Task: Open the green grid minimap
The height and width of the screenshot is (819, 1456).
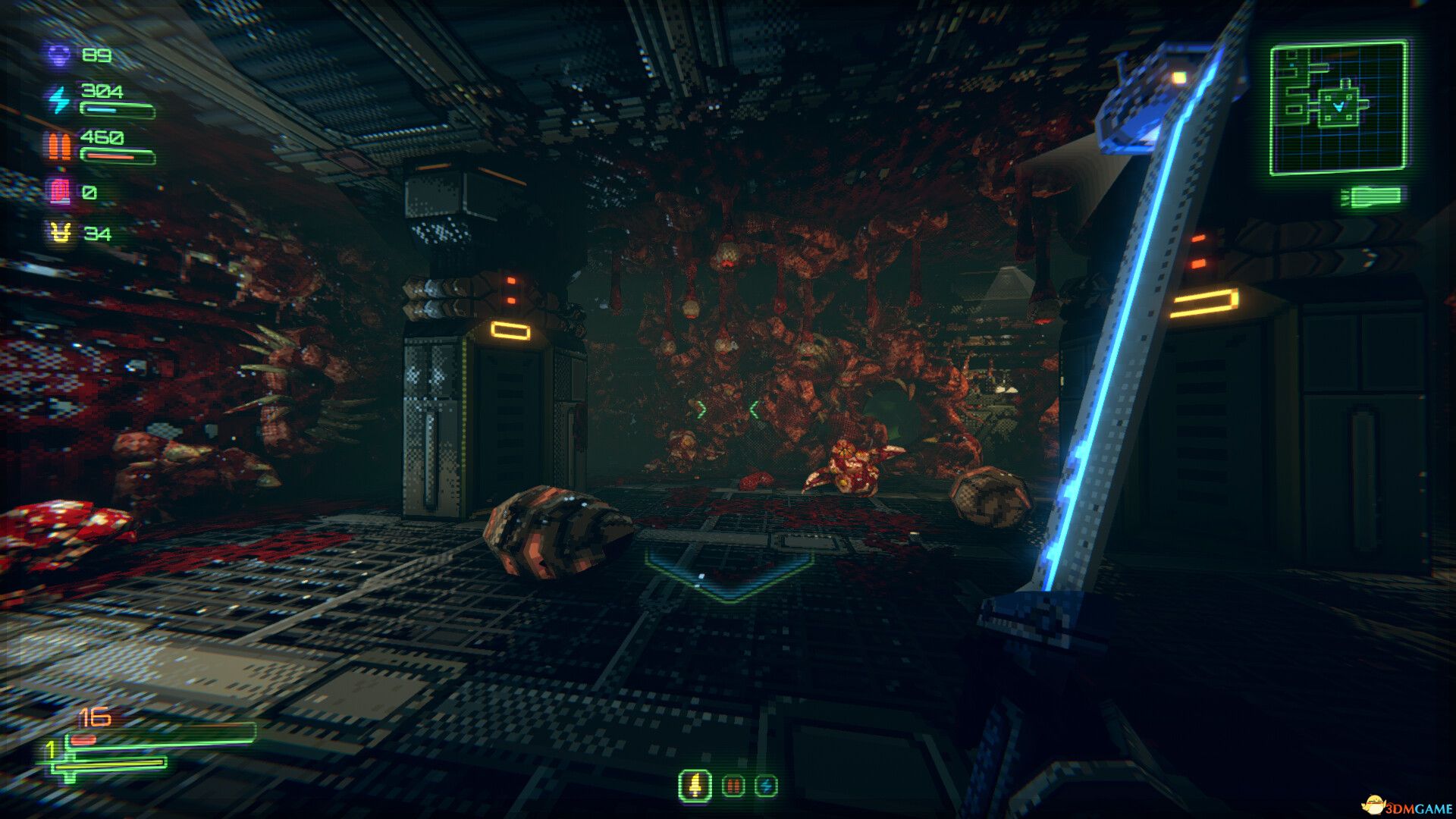Action: (1338, 108)
